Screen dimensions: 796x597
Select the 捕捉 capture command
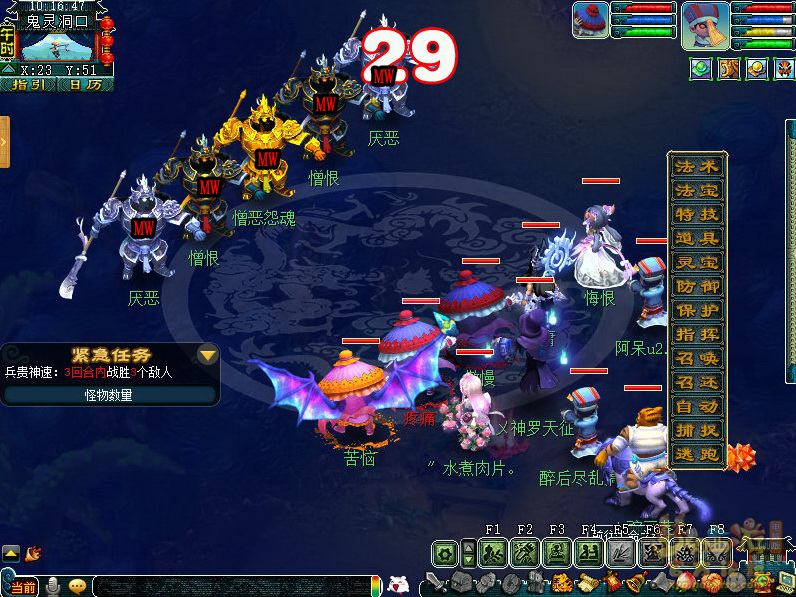pyautogui.click(x=697, y=431)
